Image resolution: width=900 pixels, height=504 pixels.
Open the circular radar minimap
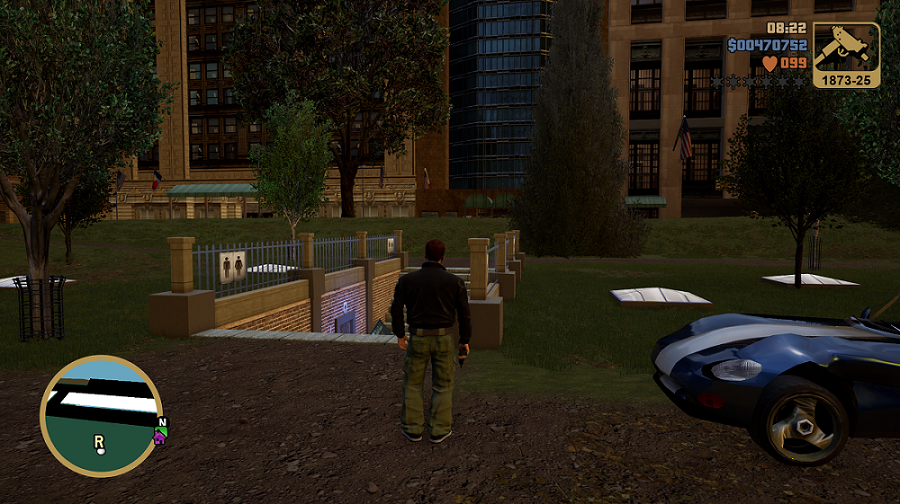pos(101,416)
